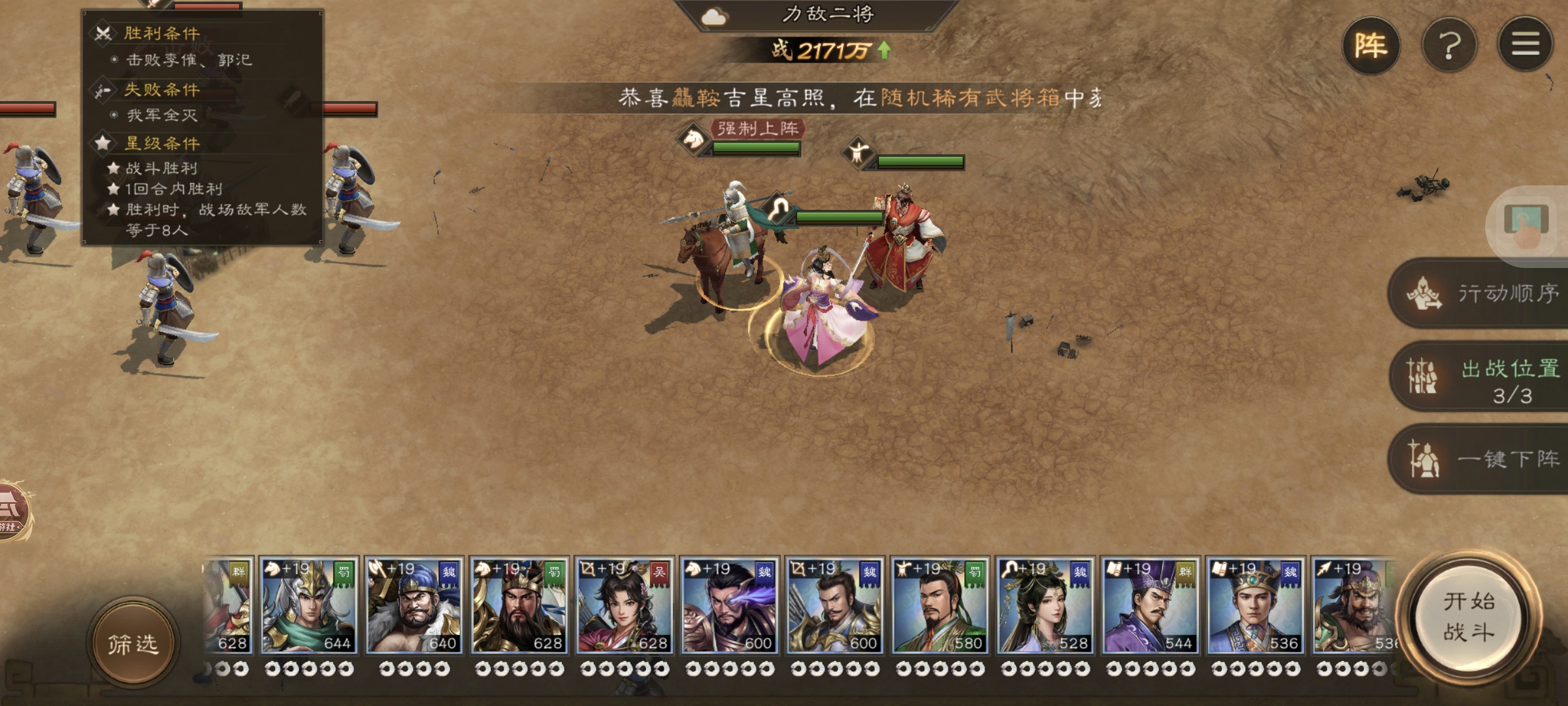Select the green-helmet hero card rated 644
The image size is (1568, 706).
(x=309, y=605)
